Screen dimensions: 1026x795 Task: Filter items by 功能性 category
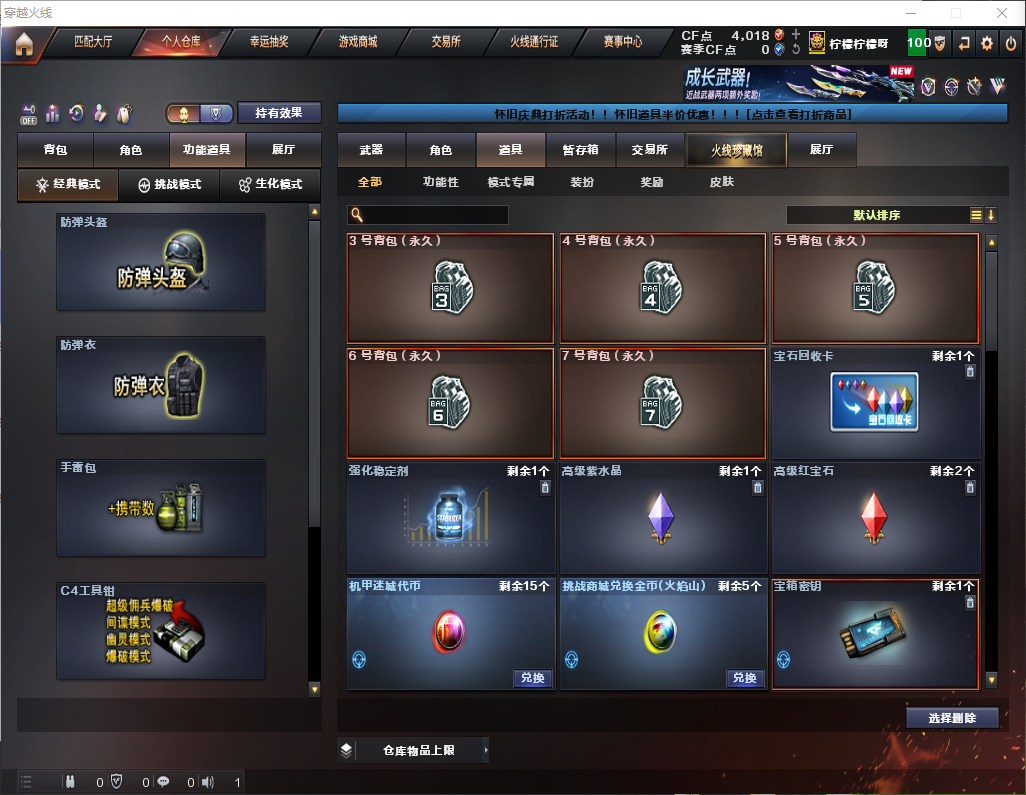(x=440, y=182)
